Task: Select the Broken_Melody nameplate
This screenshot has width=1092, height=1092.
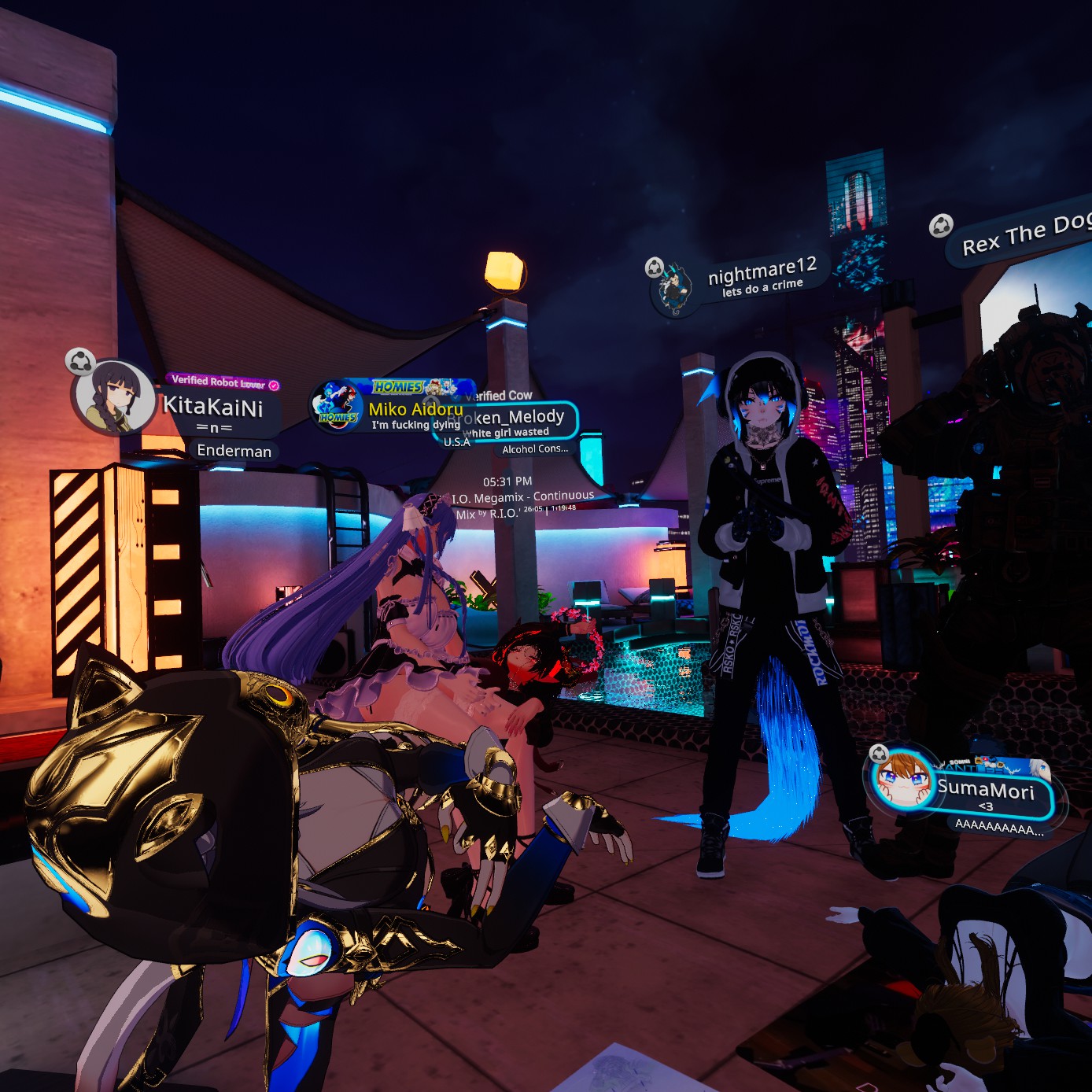Action: coord(523,419)
